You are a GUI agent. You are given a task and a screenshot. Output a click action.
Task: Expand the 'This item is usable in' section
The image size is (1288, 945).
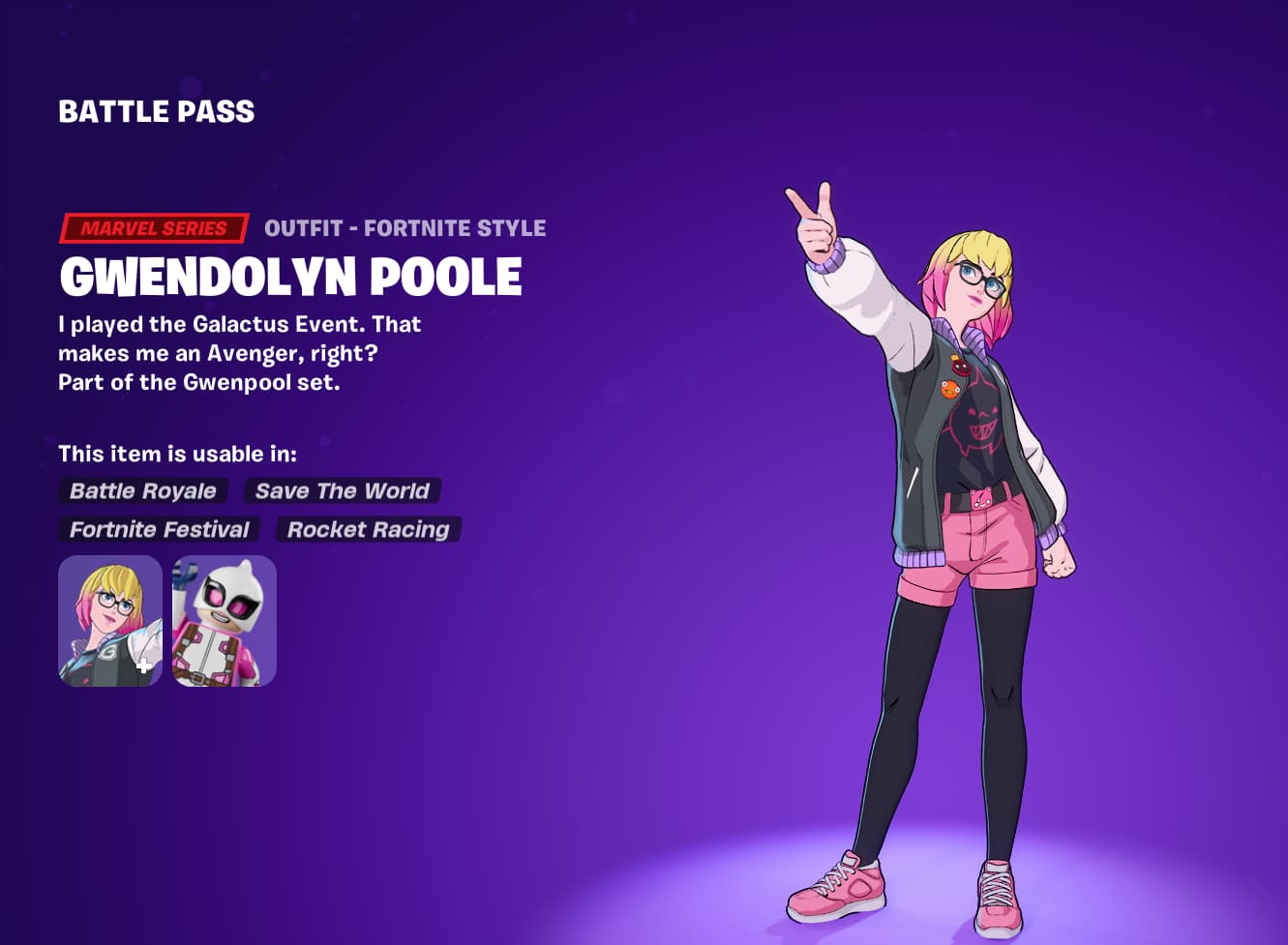click(179, 453)
